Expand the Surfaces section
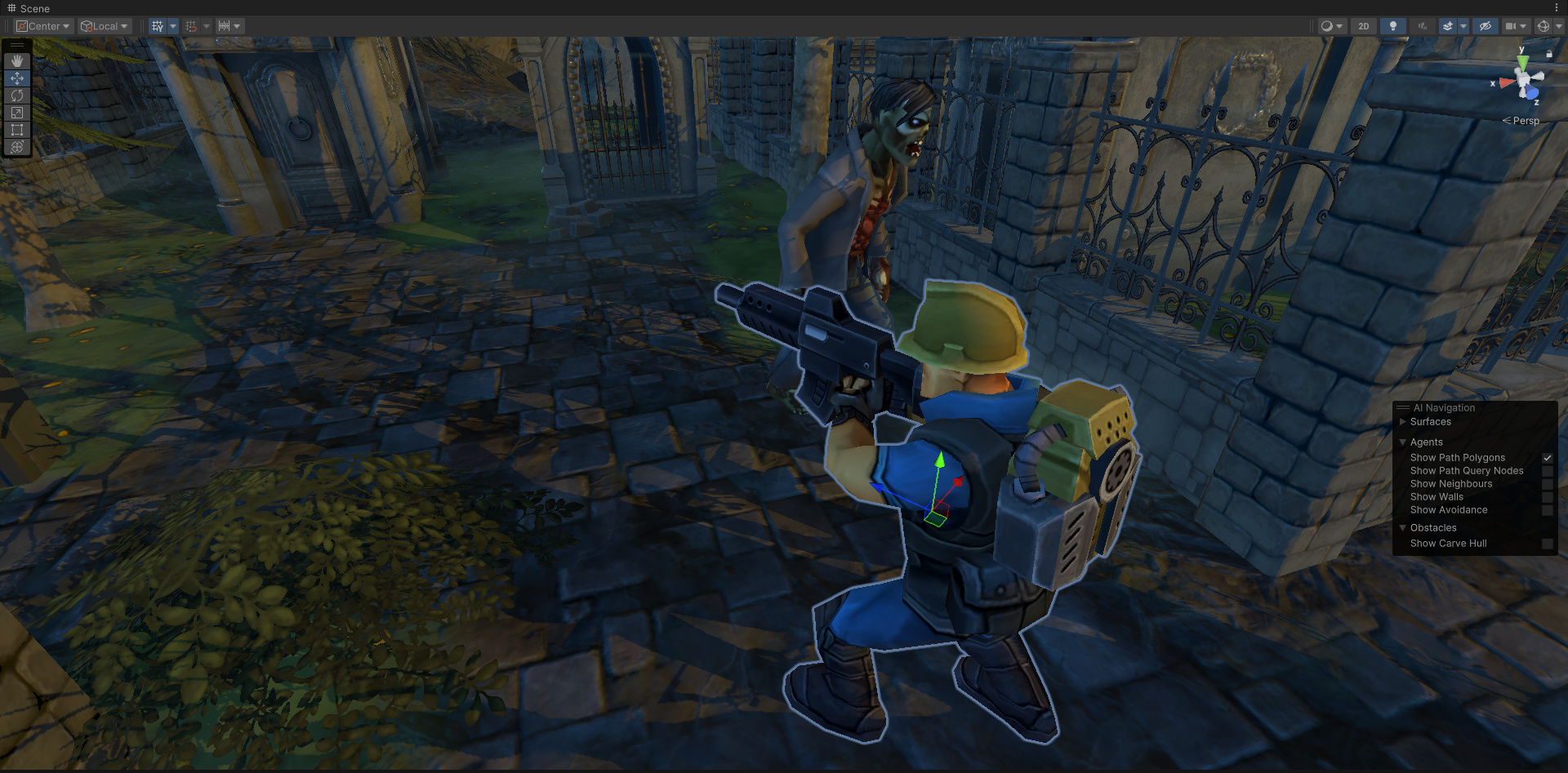The width and height of the screenshot is (1568, 773). (x=1403, y=422)
